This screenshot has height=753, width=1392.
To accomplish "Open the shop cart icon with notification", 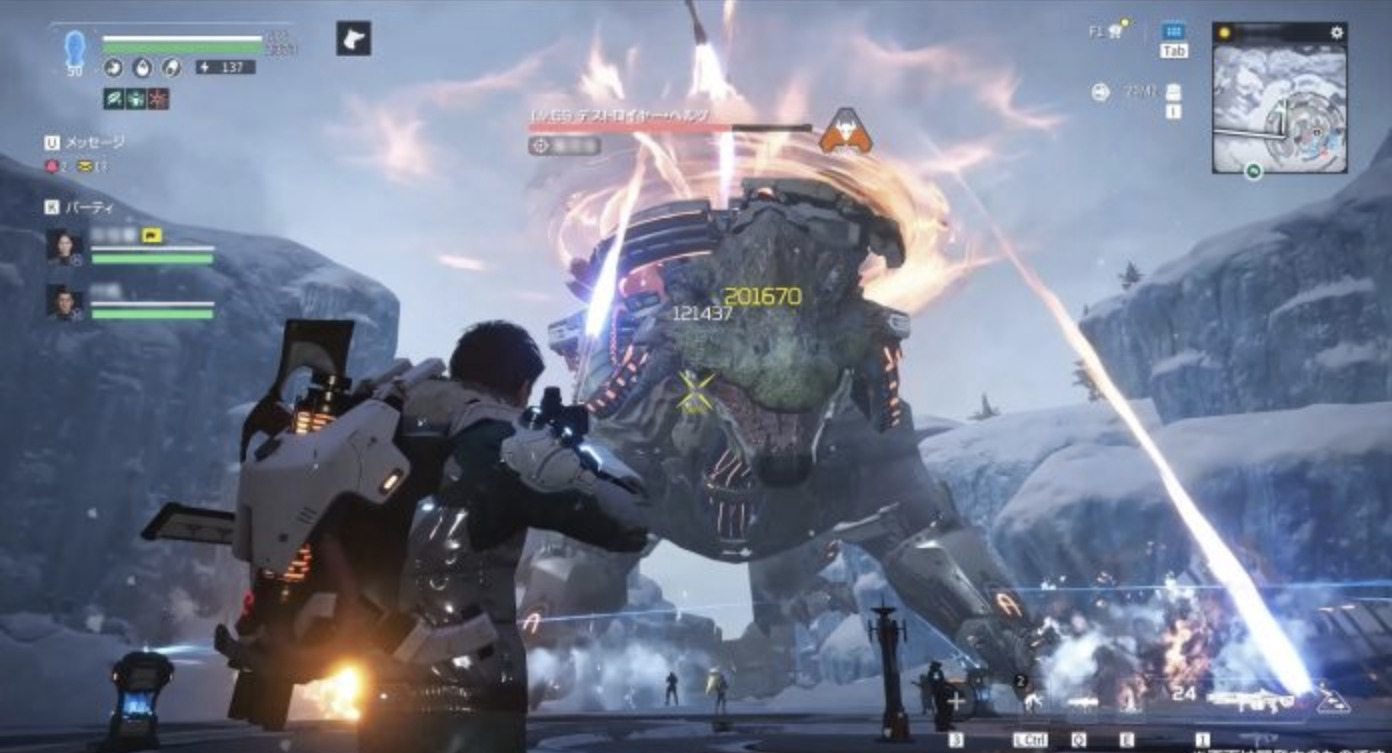I will (x=1115, y=31).
